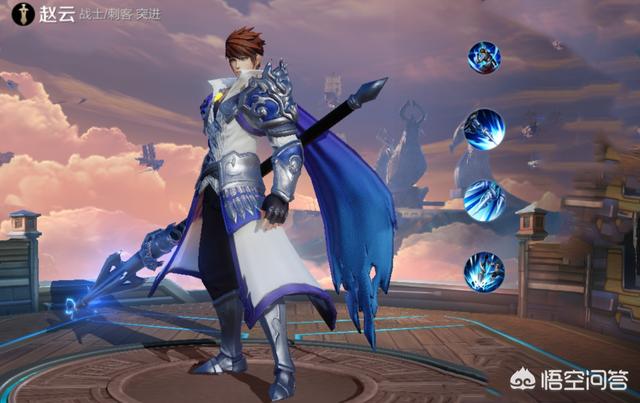Open the ground-burst ultimate skill icon
The width and height of the screenshot is (640, 403).
click(485, 272)
